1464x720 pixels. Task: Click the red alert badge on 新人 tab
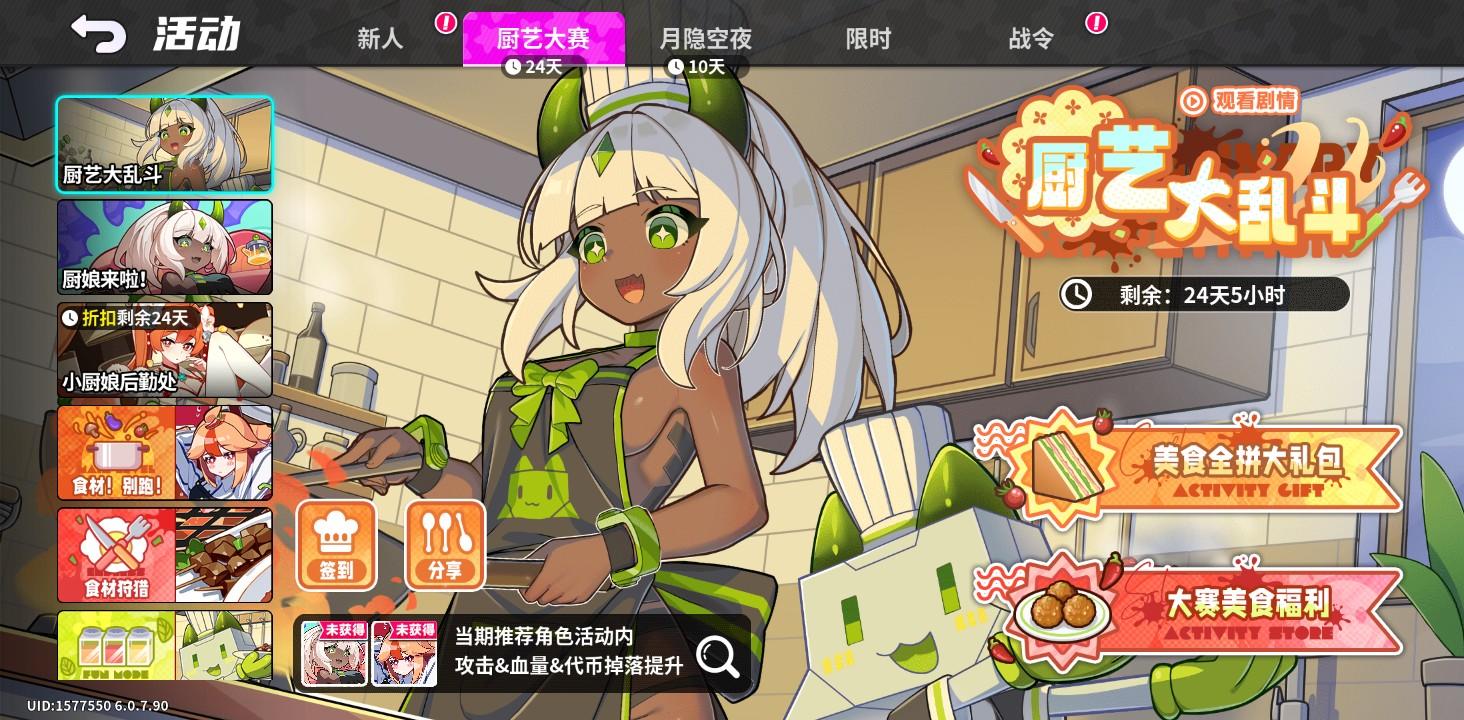444,20
